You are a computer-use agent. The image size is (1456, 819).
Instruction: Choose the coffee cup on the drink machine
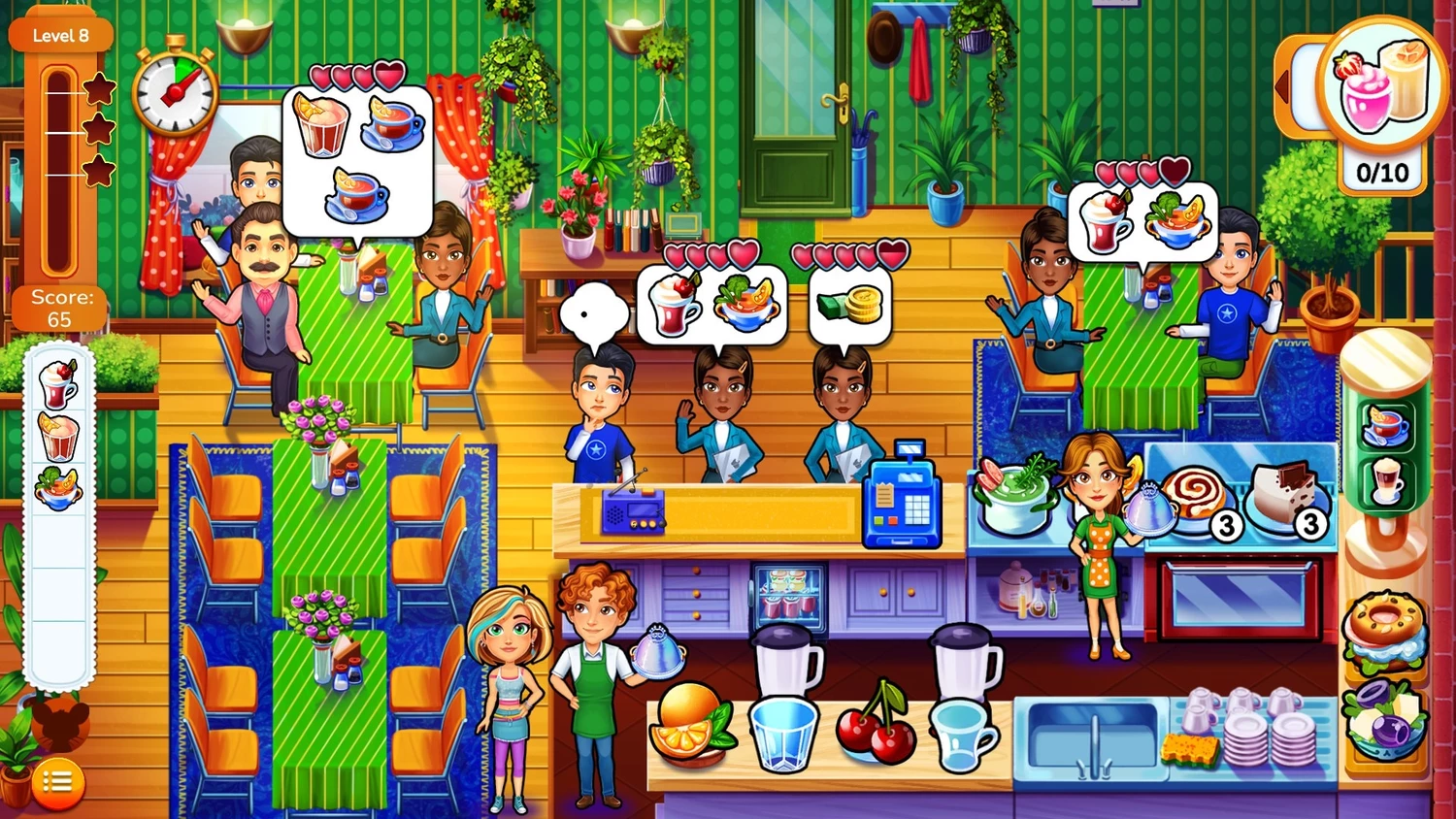(1385, 481)
